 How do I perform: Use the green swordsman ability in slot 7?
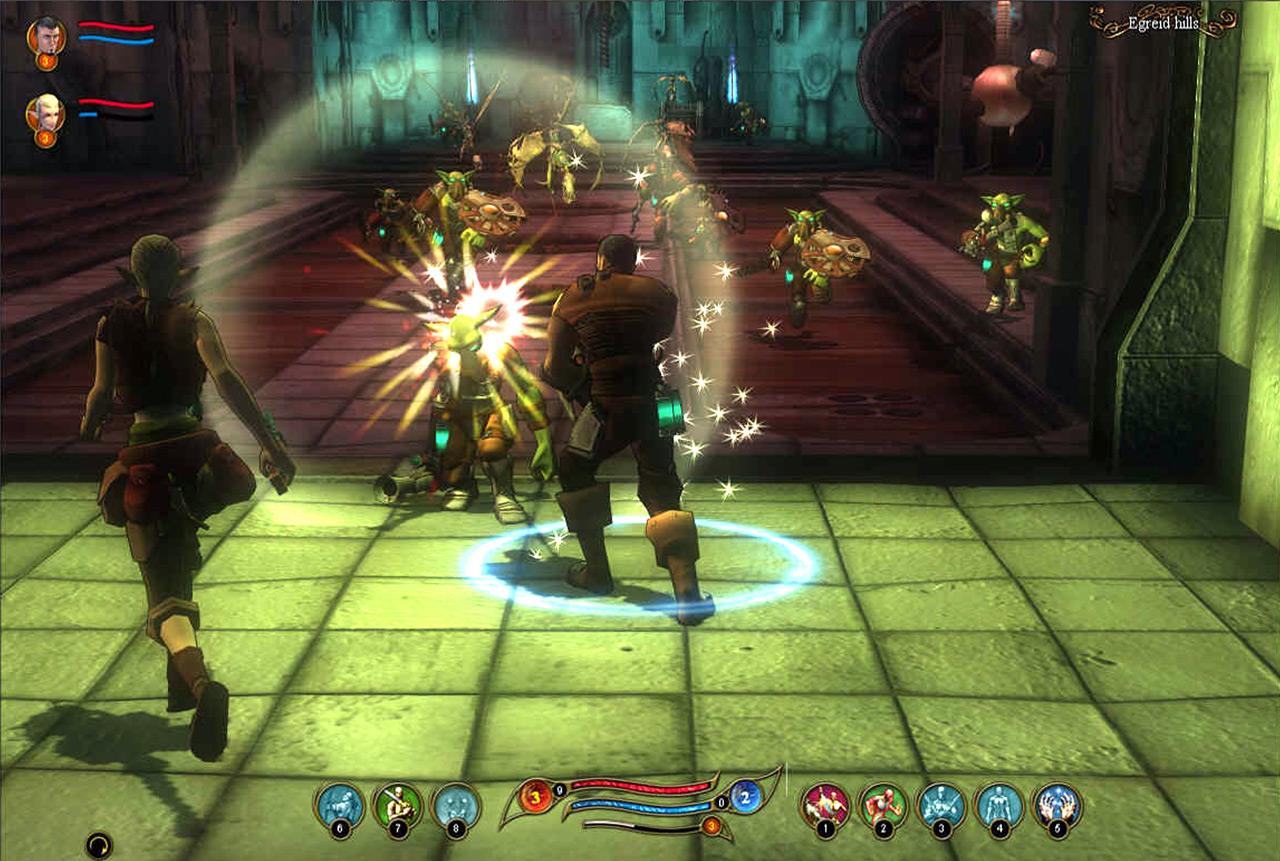click(398, 805)
